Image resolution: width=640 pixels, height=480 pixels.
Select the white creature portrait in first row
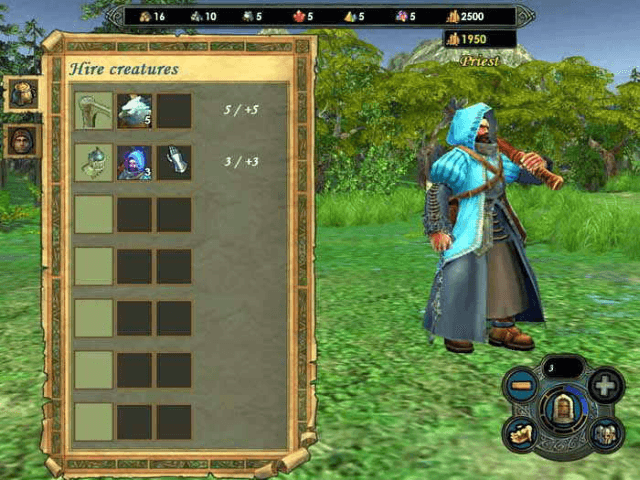[x=134, y=111]
